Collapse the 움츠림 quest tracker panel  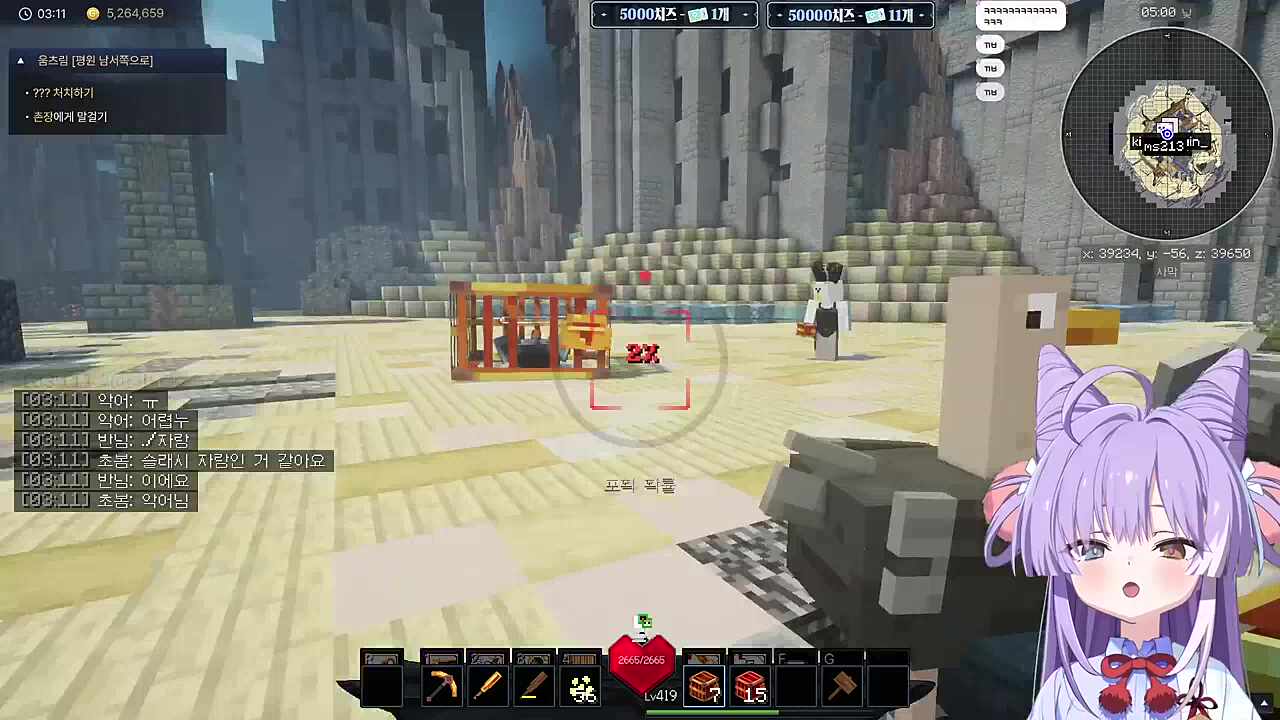coord(20,60)
